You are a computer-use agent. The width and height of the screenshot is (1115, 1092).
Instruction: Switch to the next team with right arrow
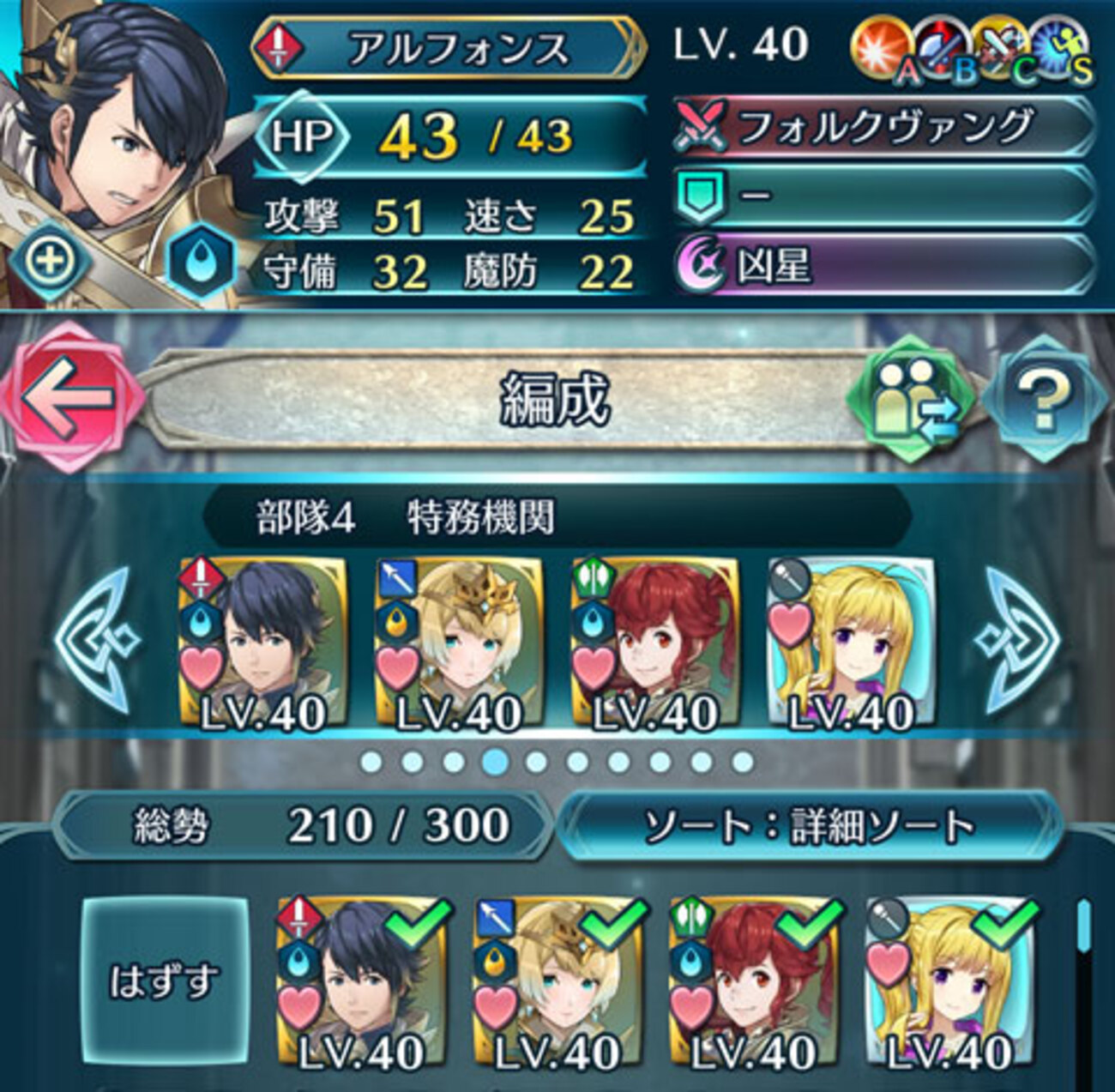(x=1022, y=641)
